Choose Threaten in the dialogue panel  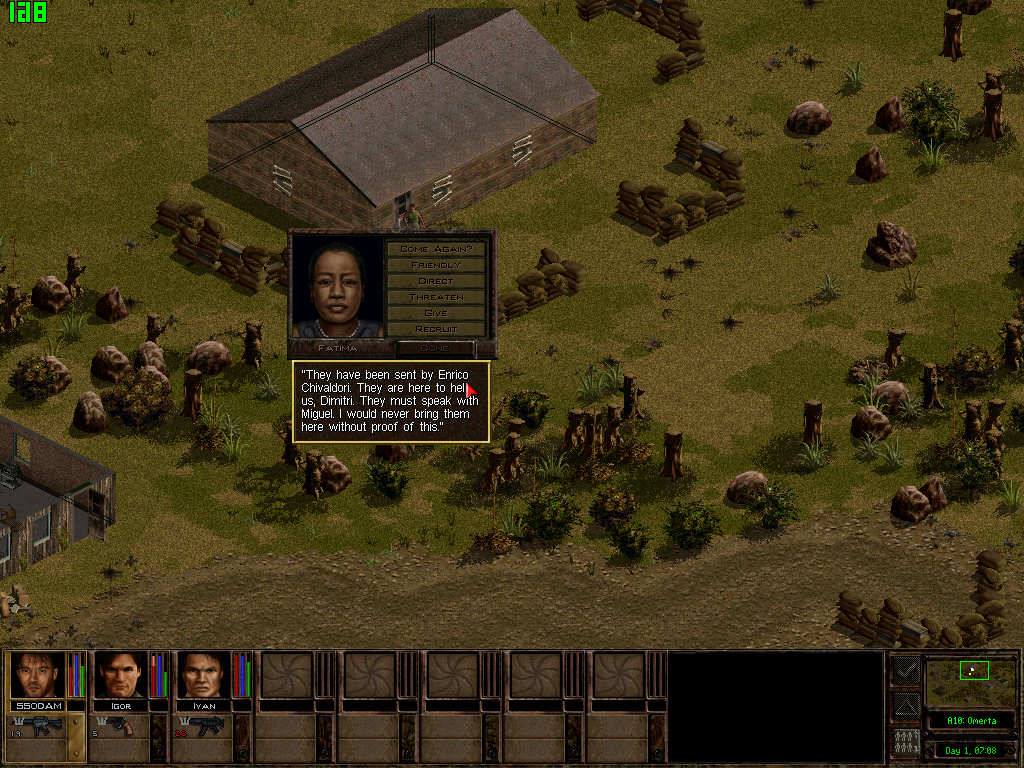tap(436, 296)
